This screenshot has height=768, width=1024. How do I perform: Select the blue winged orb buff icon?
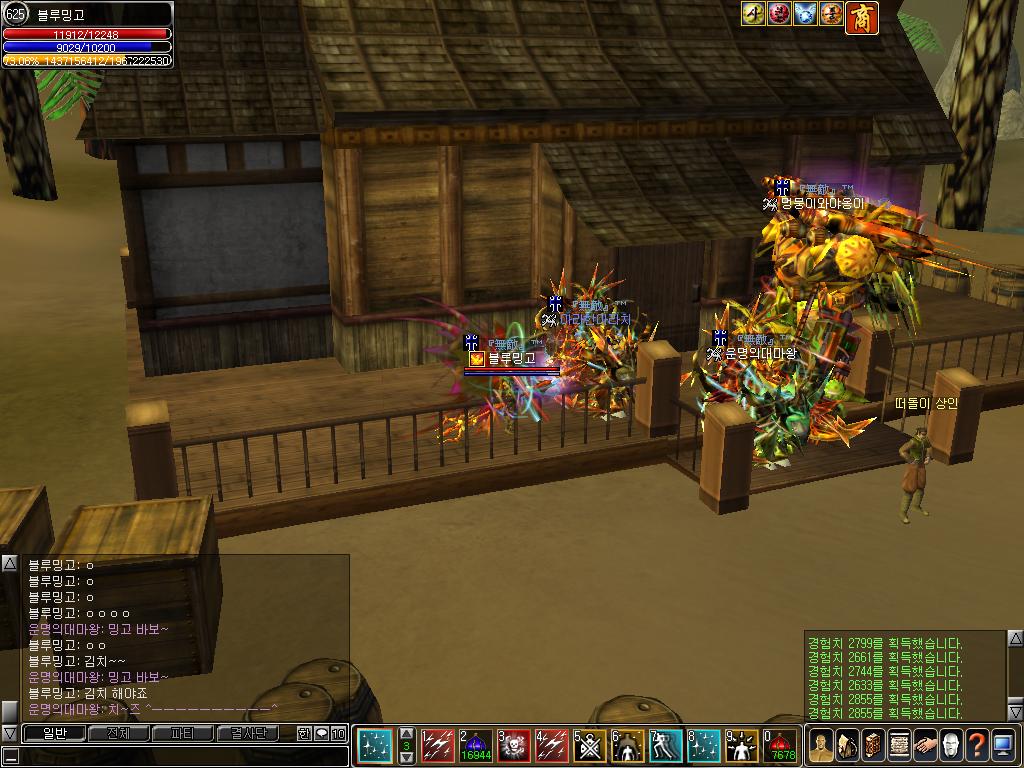coord(805,14)
